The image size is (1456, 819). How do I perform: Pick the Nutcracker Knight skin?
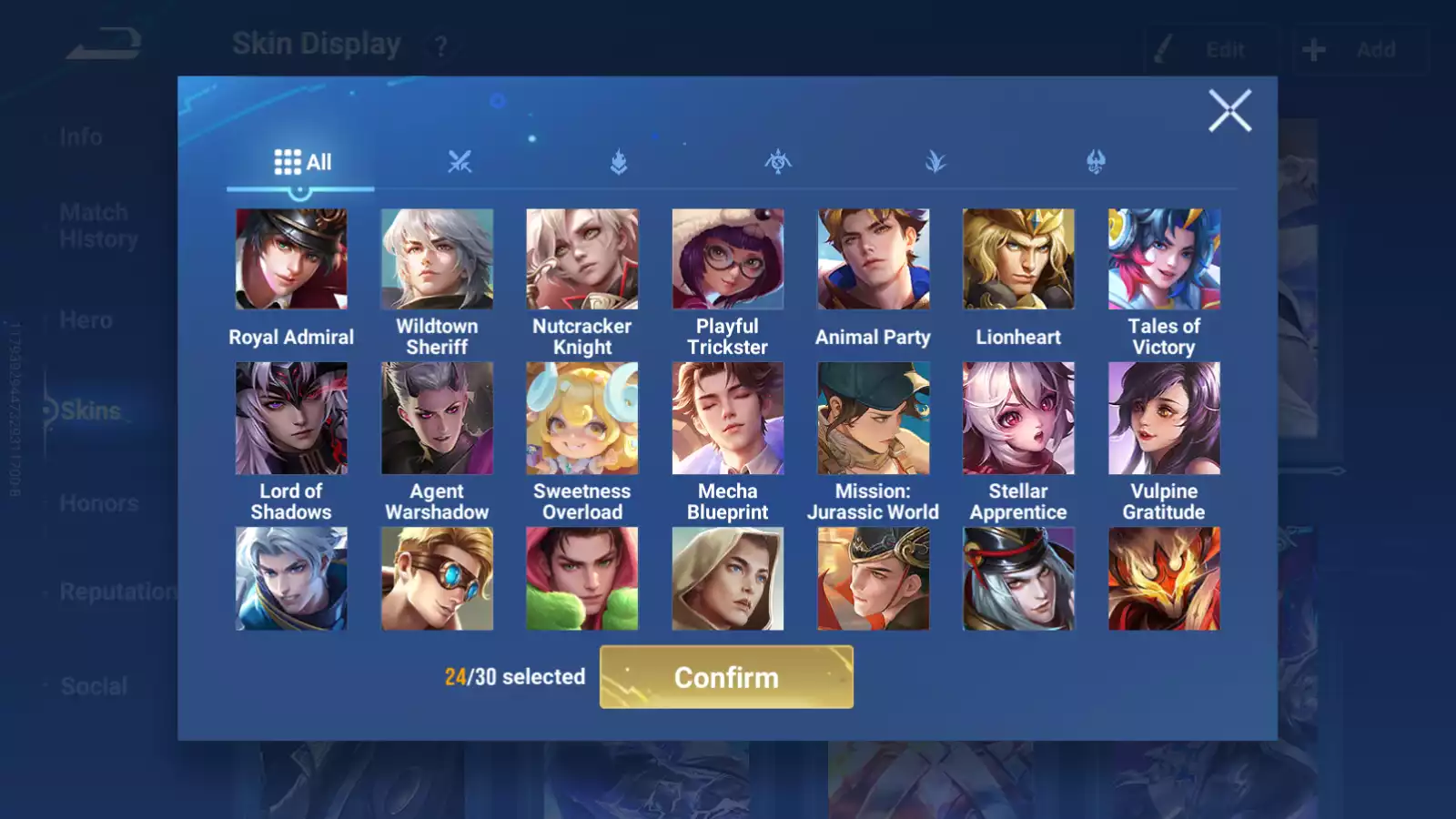point(582,259)
